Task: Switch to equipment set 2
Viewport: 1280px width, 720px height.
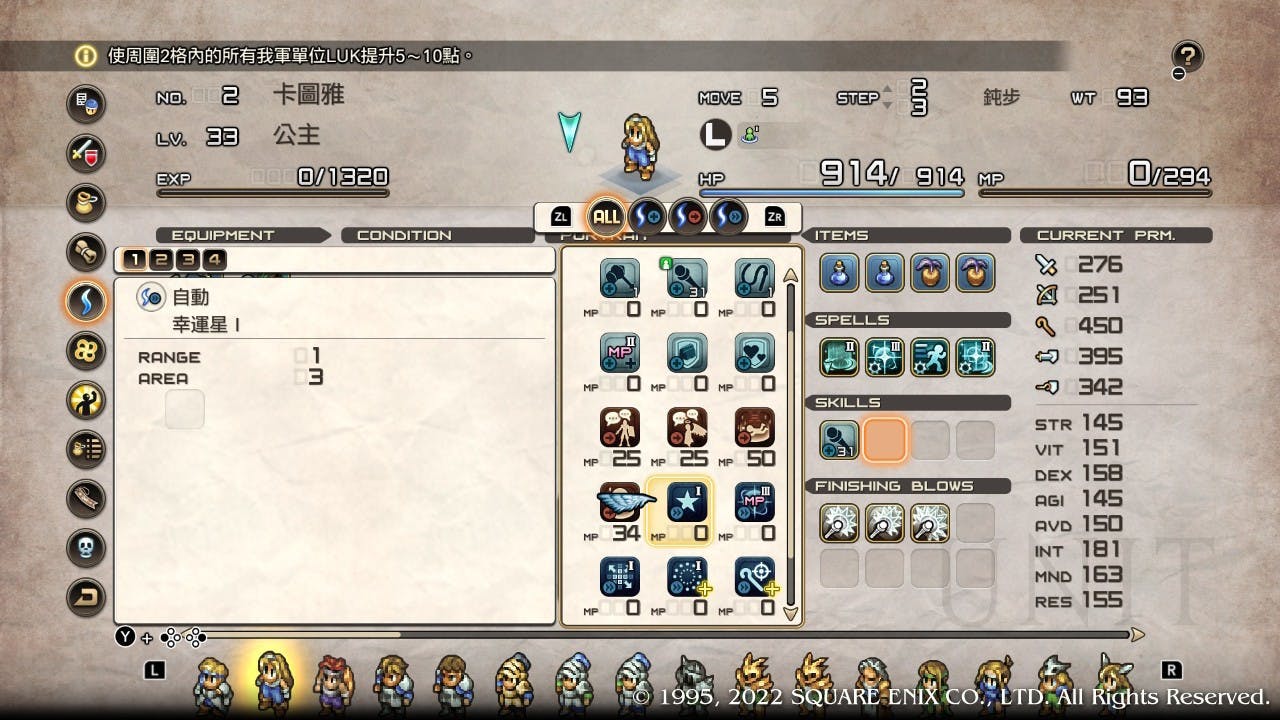Action: (x=162, y=261)
